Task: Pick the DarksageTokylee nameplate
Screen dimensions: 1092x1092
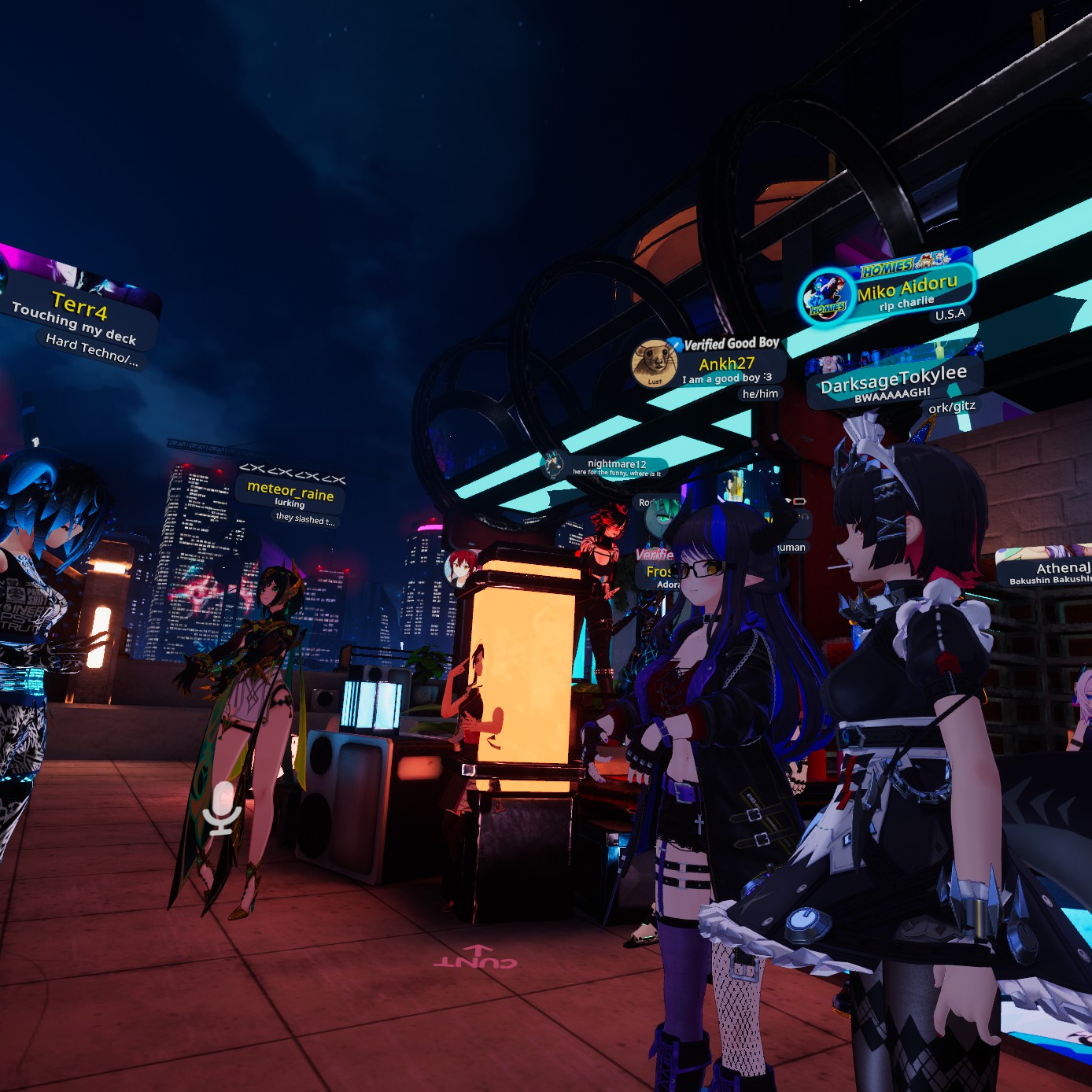Action: pyautogui.click(x=894, y=380)
